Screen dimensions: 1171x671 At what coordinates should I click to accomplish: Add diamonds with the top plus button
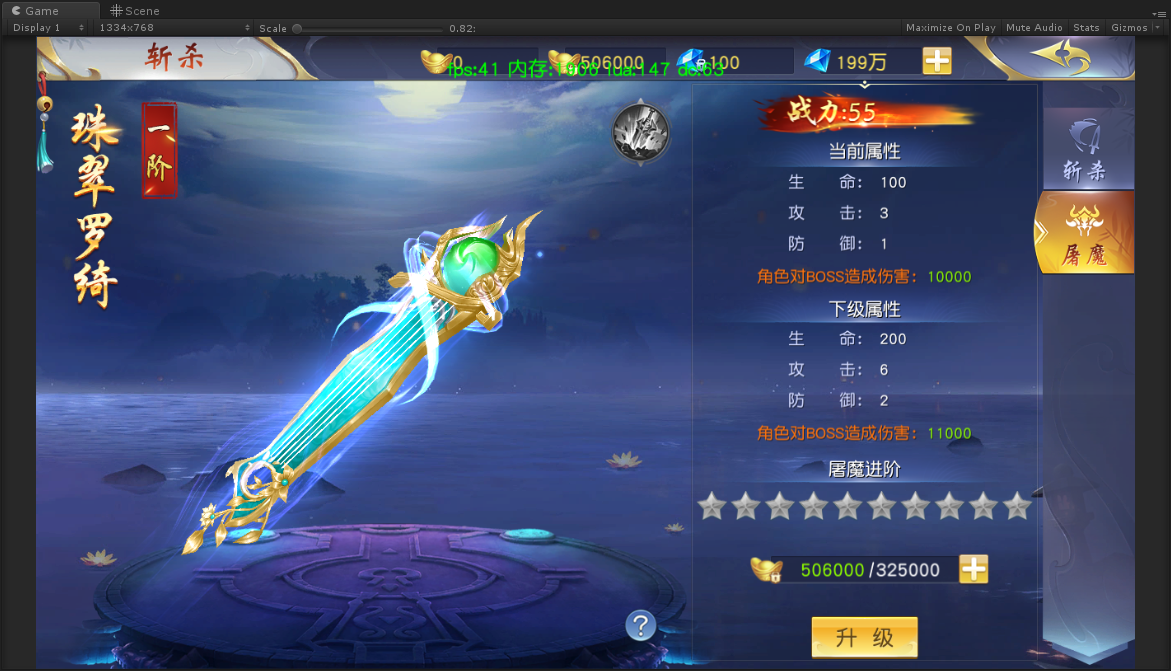[937, 61]
